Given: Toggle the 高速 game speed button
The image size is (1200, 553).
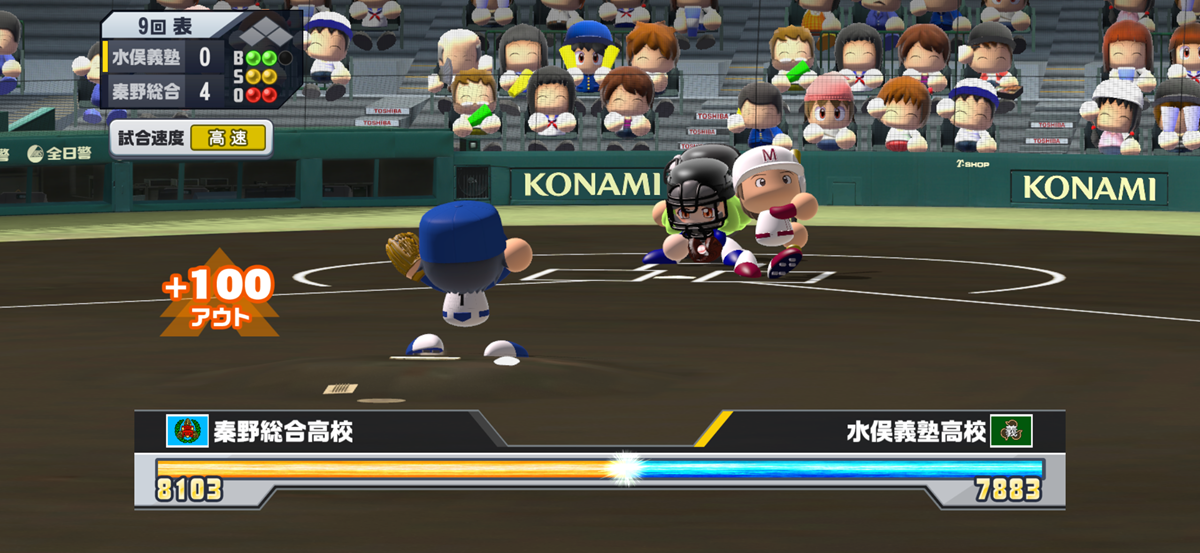Looking at the screenshot, I should (229, 139).
